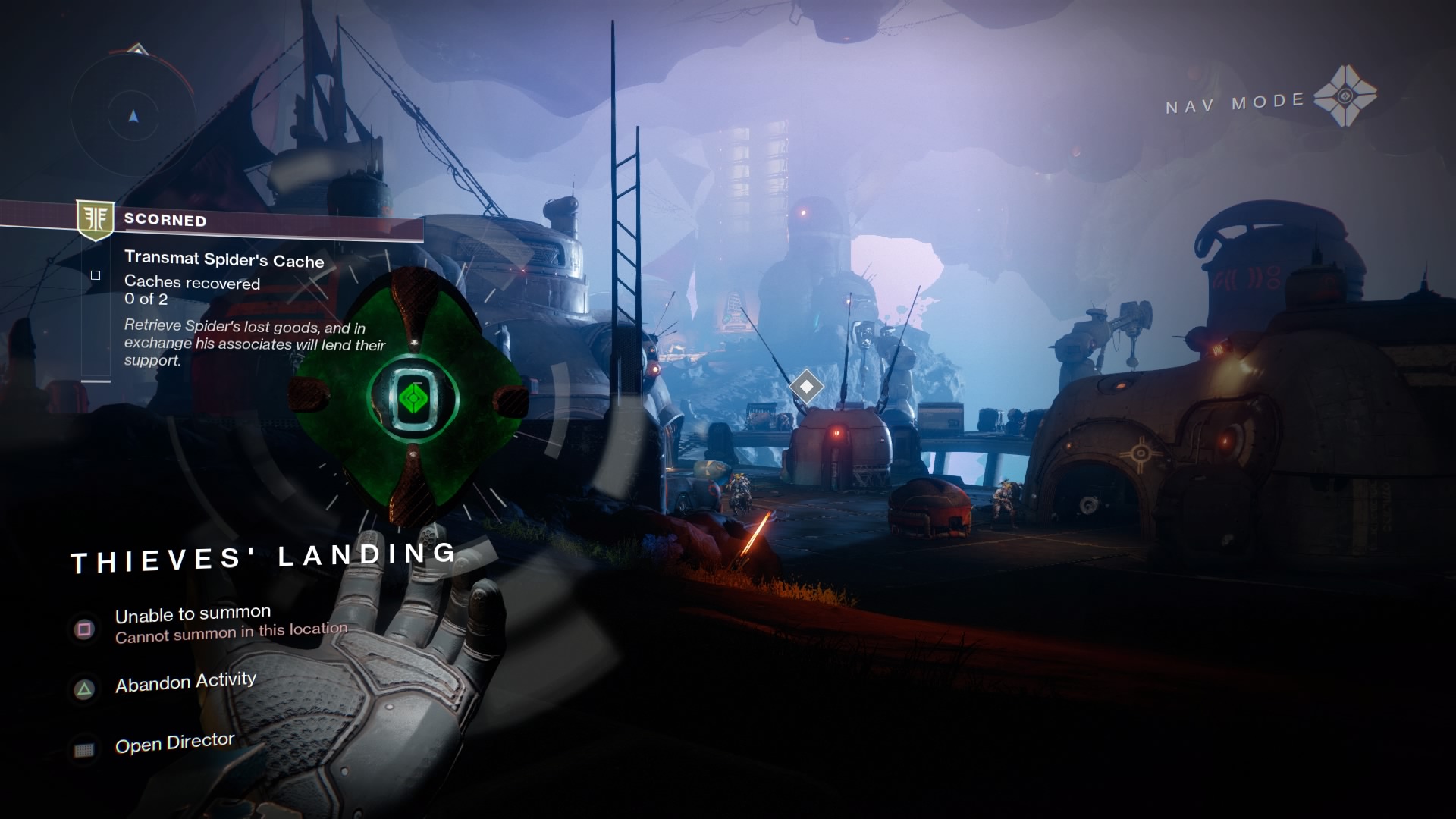Select Abandon Activity
Viewport: 1456px width, 819px height.
[x=185, y=680]
